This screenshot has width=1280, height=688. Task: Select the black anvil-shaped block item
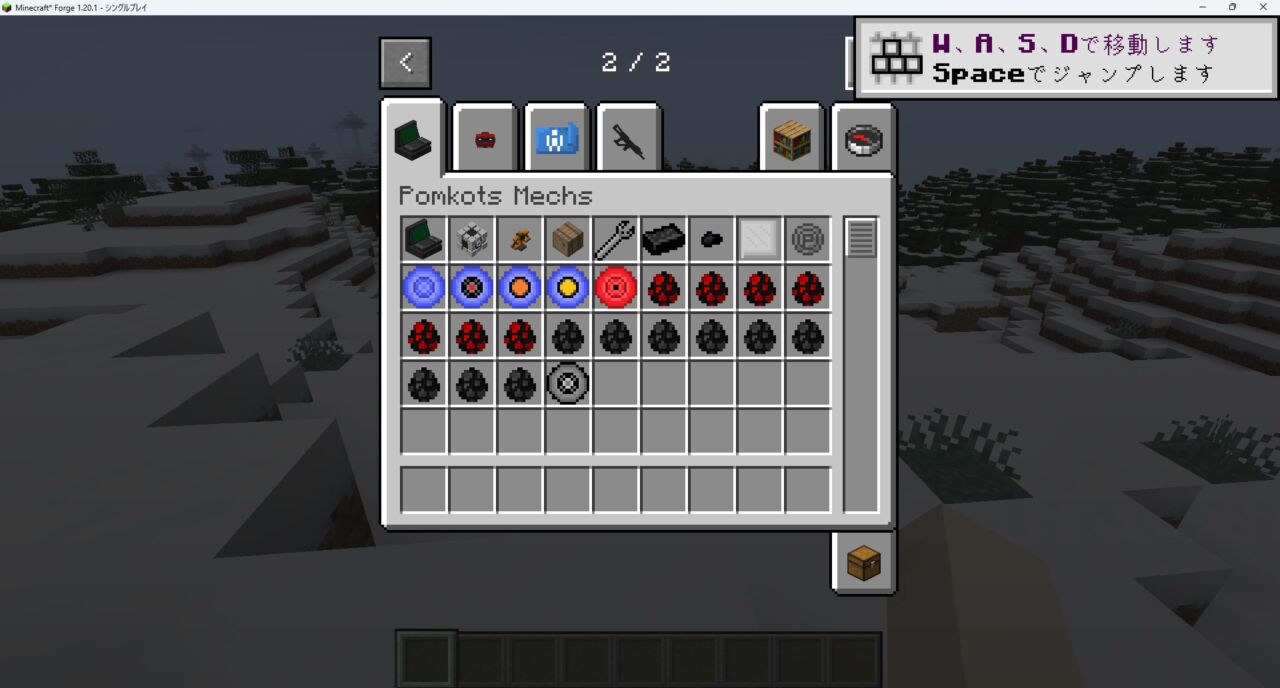[x=664, y=240]
